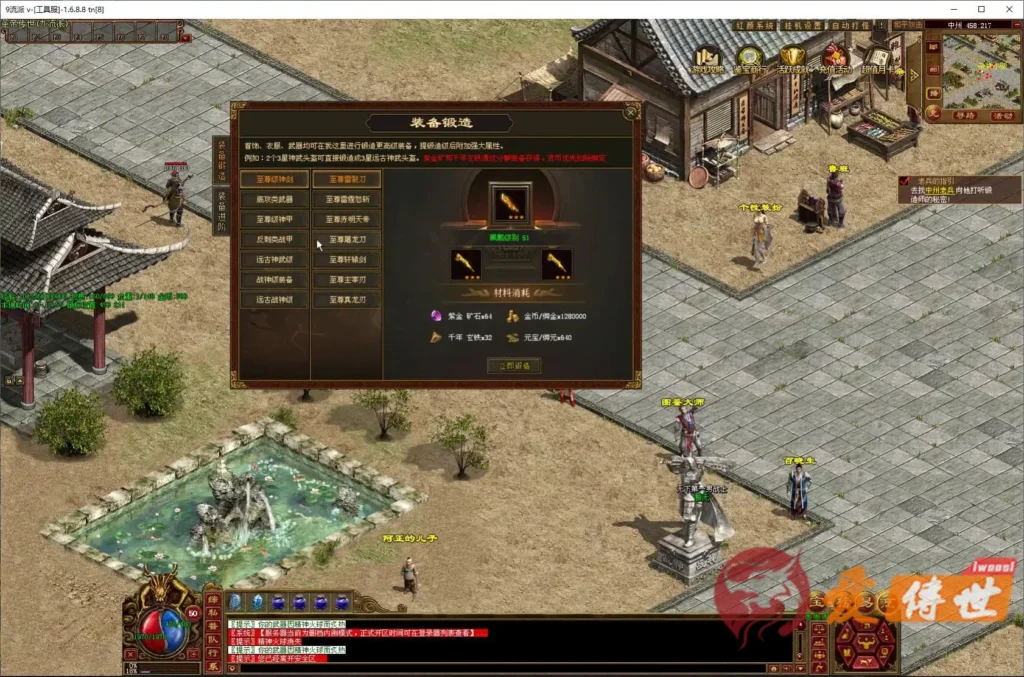This screenshot has width=1024, height=677.
Task: Open the 至尊级神甲 category
Action: tap(273, 220)
